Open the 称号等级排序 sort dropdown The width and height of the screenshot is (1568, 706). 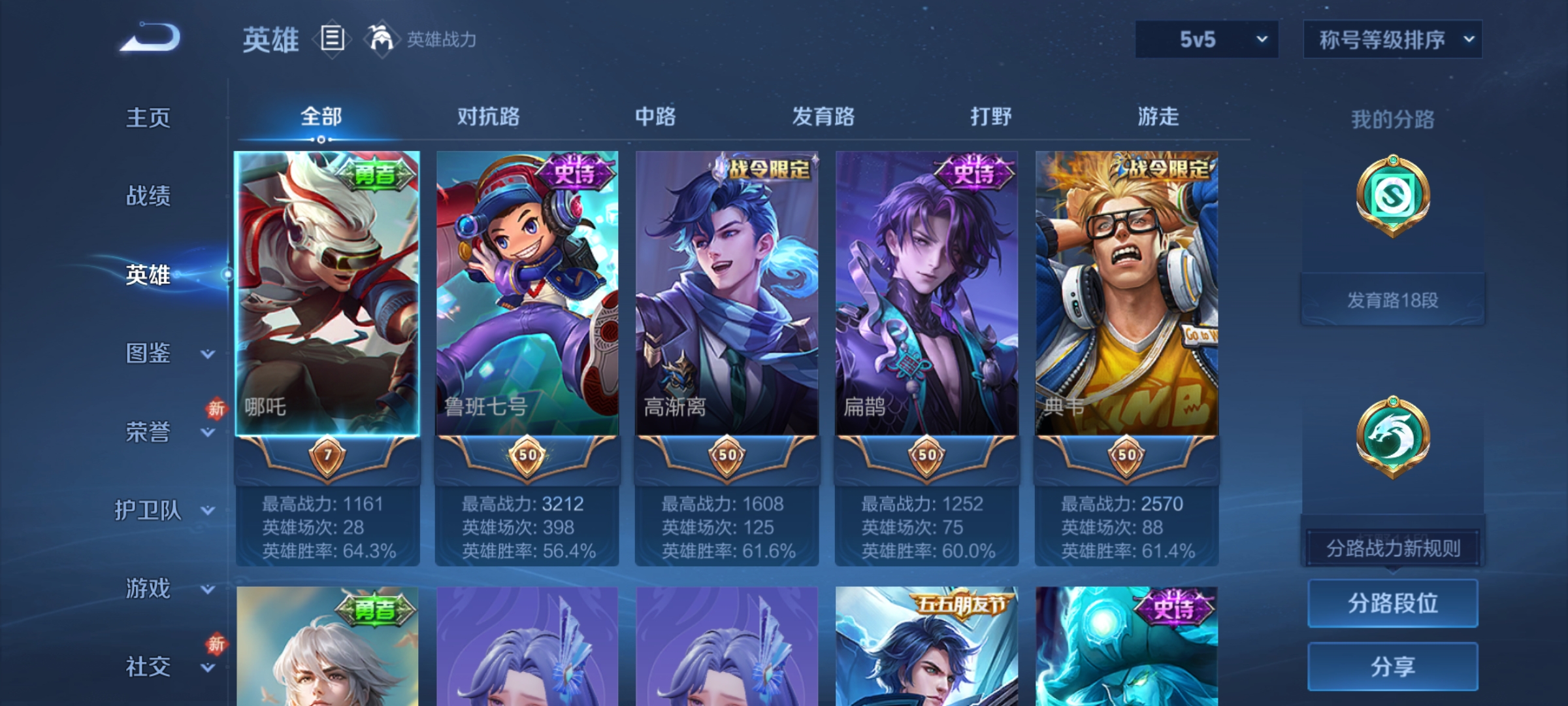[1392, 39]
